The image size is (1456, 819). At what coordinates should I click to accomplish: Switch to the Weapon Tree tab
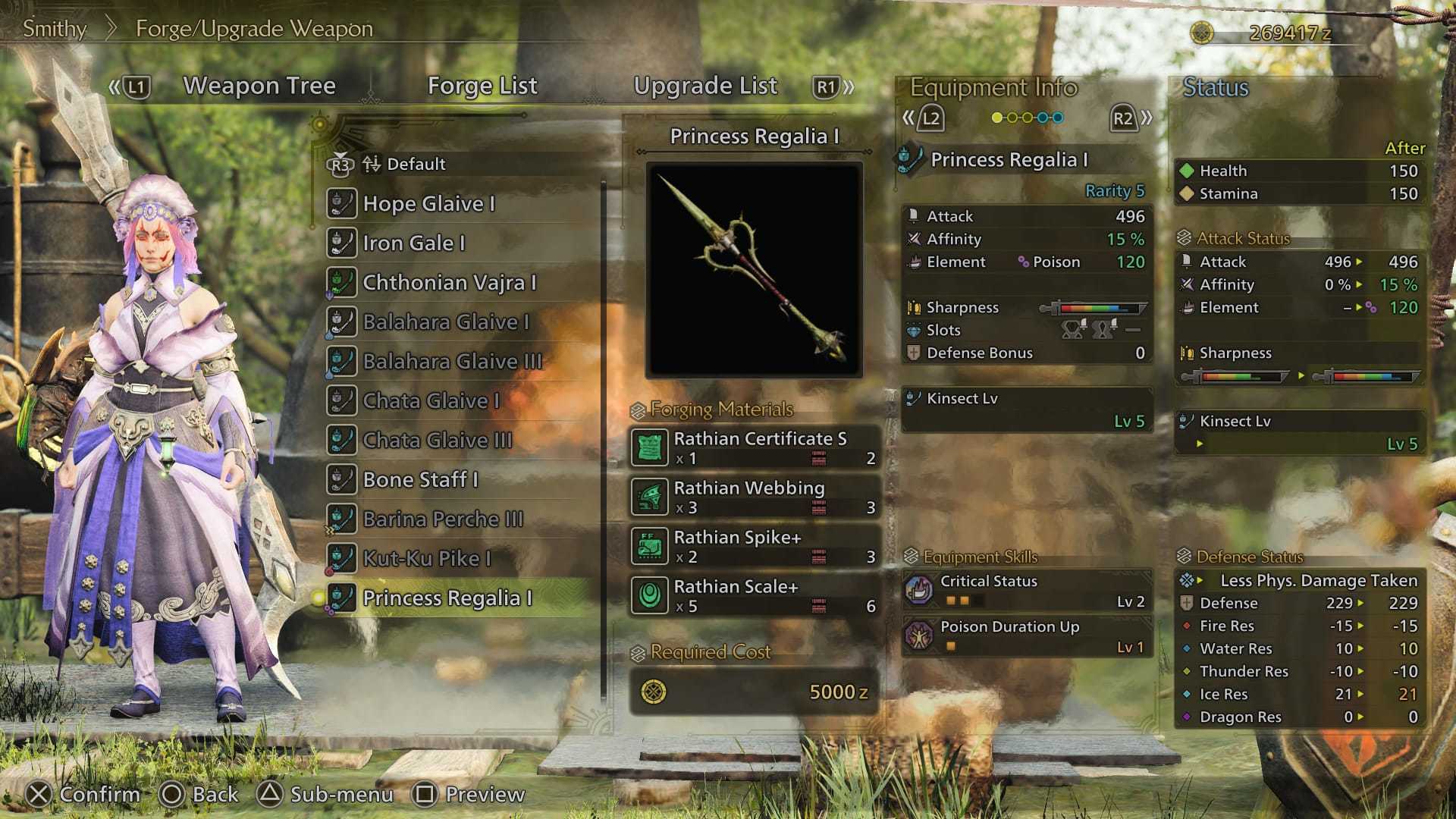point(260,86)
